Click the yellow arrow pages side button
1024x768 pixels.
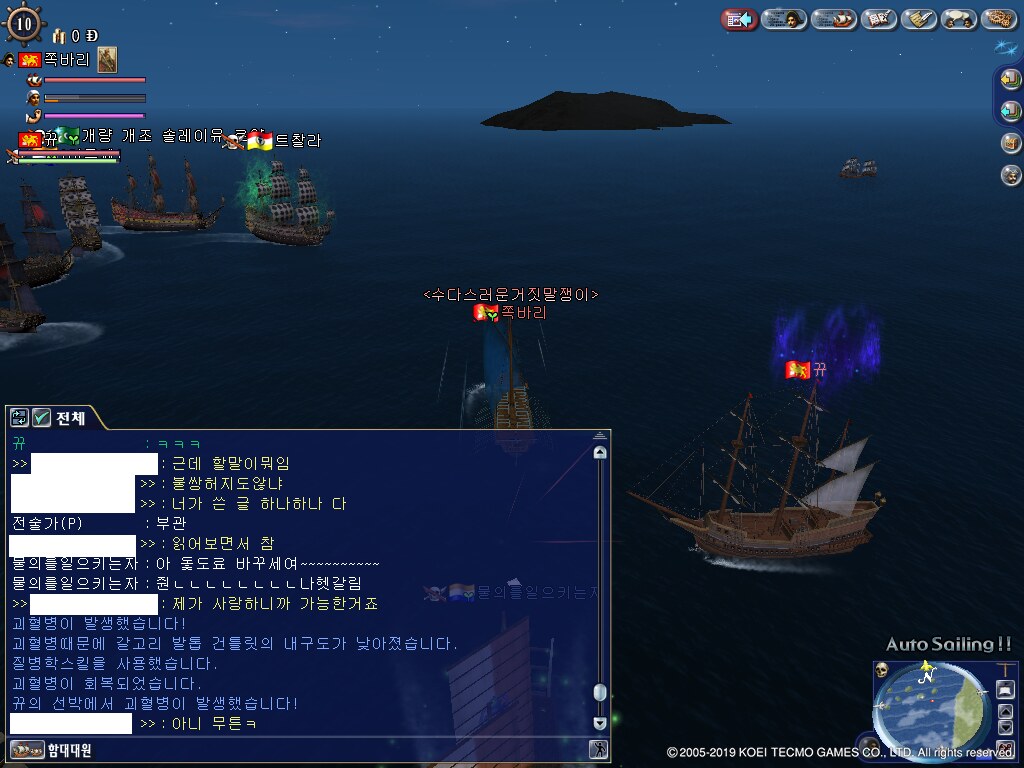(x=1010, y=80)
